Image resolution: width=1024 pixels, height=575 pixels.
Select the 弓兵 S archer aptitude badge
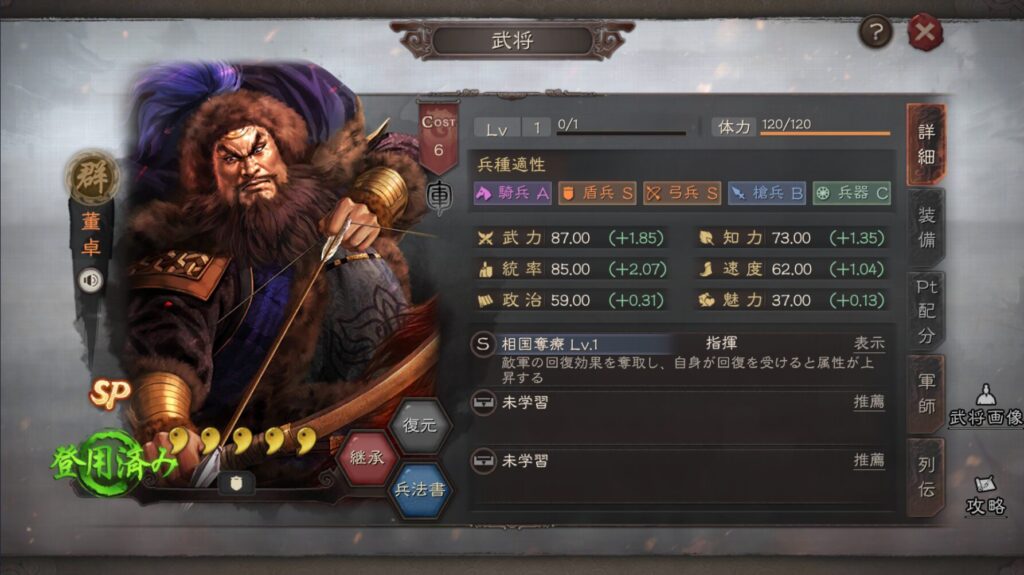click(682, 193)
